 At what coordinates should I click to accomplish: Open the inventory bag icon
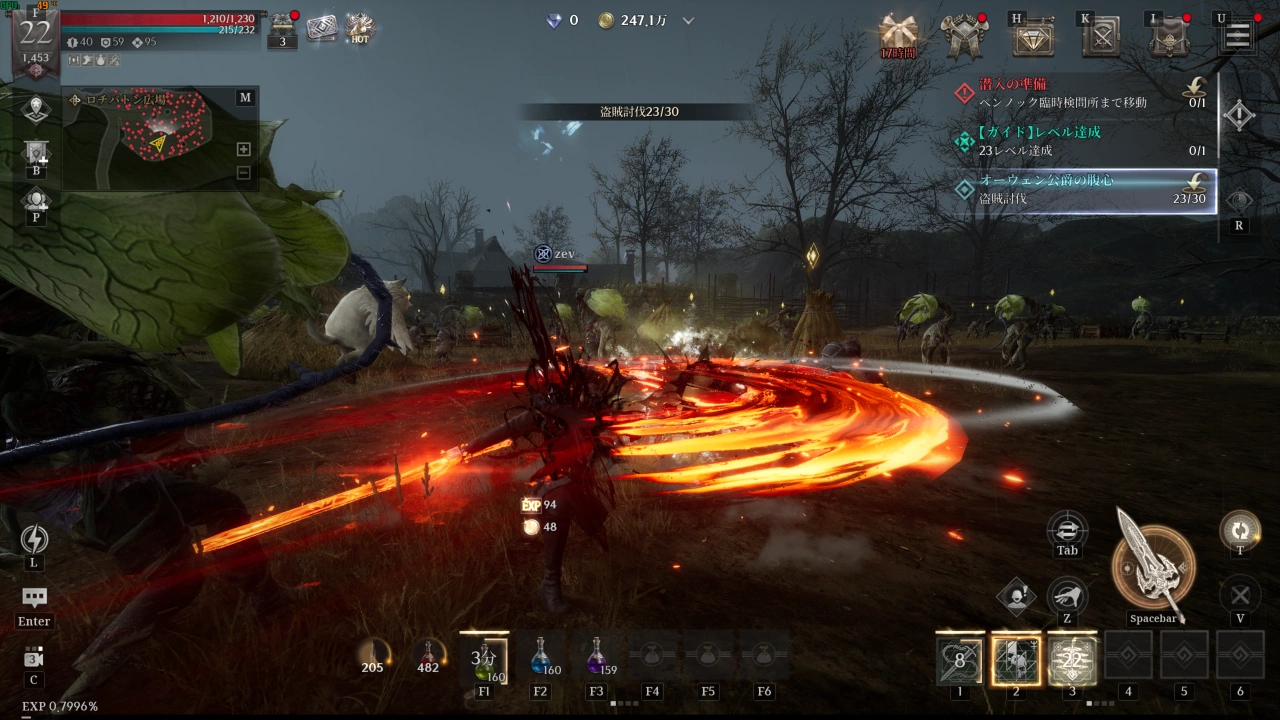[1168, 36]
